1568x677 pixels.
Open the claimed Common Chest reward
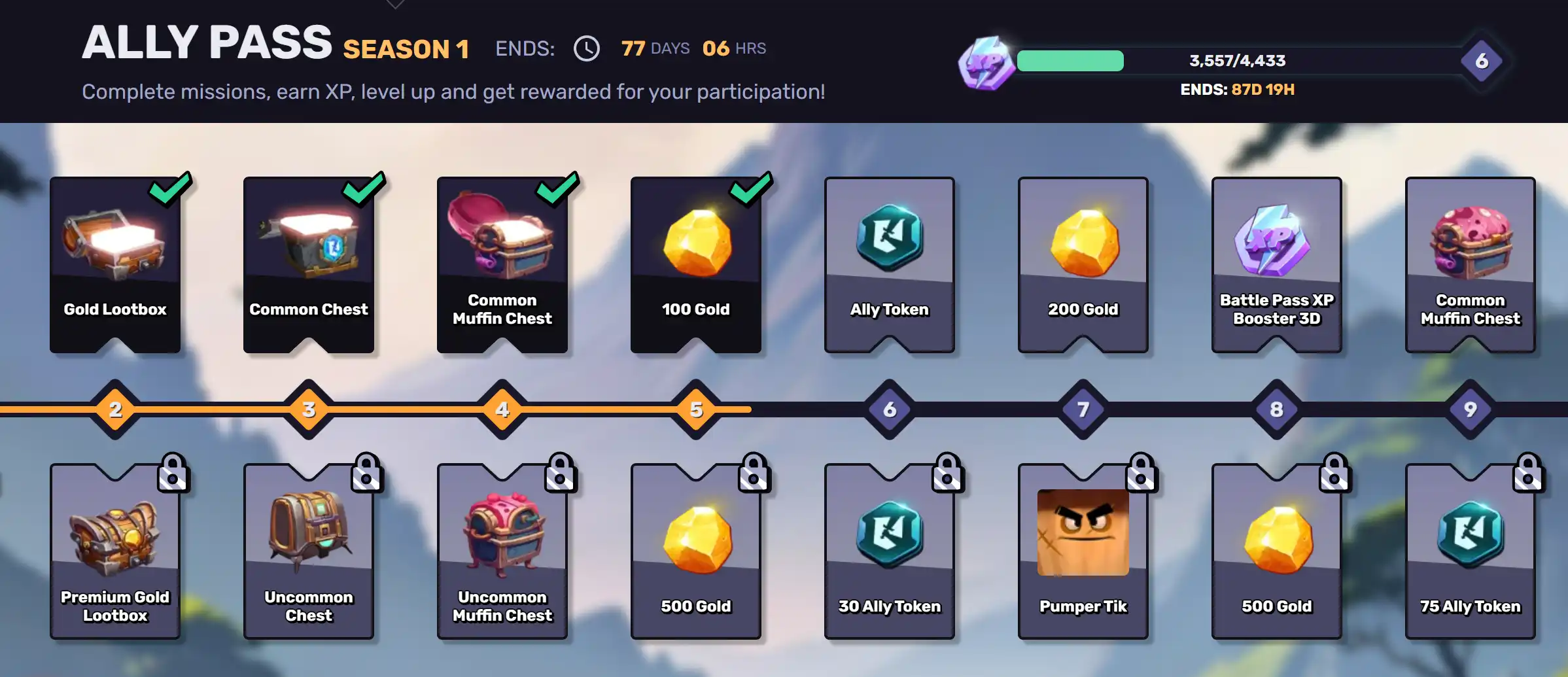[309, 265]
